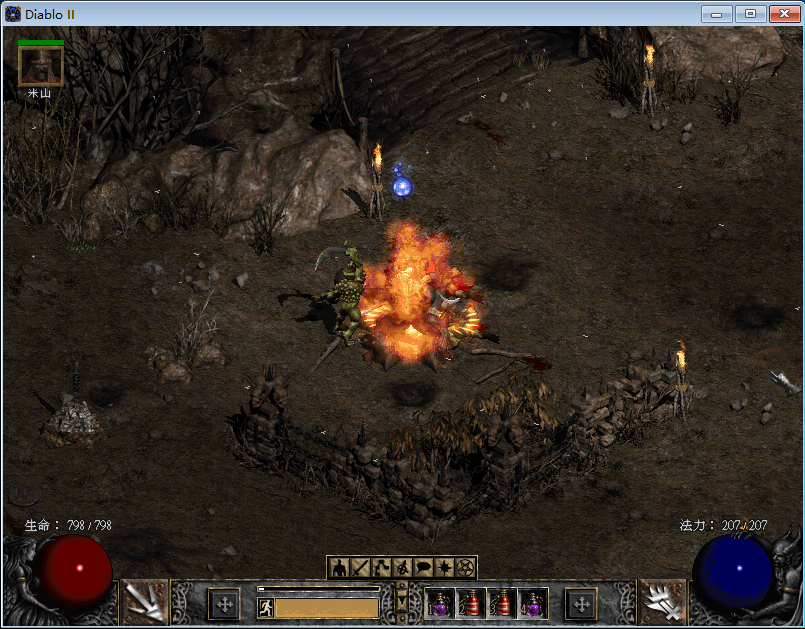This screenshot has height=629, width=805.
Task: Select the left-hand attack skill icon
Action: (x=145, y=603)
